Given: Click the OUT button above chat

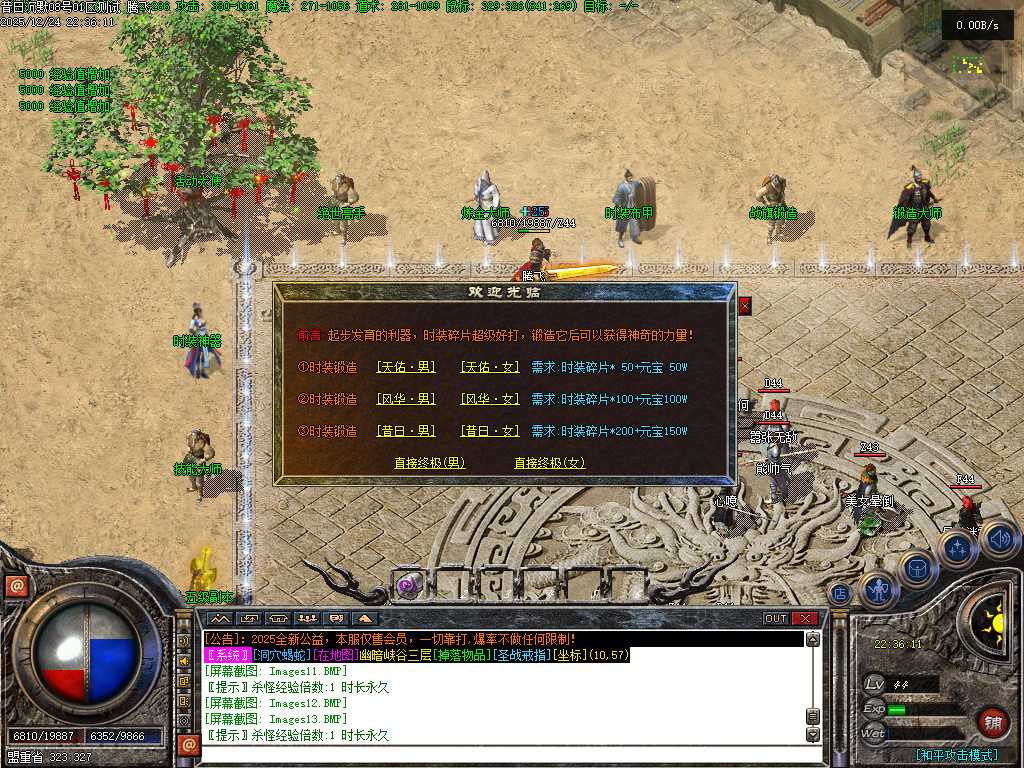Looking at the screenshot, I should (x=776, y=619).
